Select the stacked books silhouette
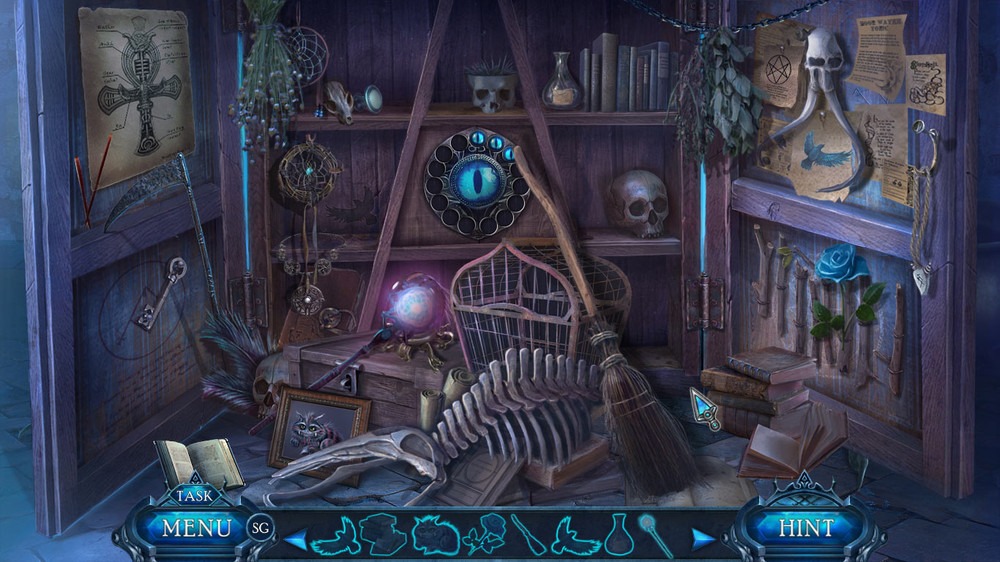 385,535
